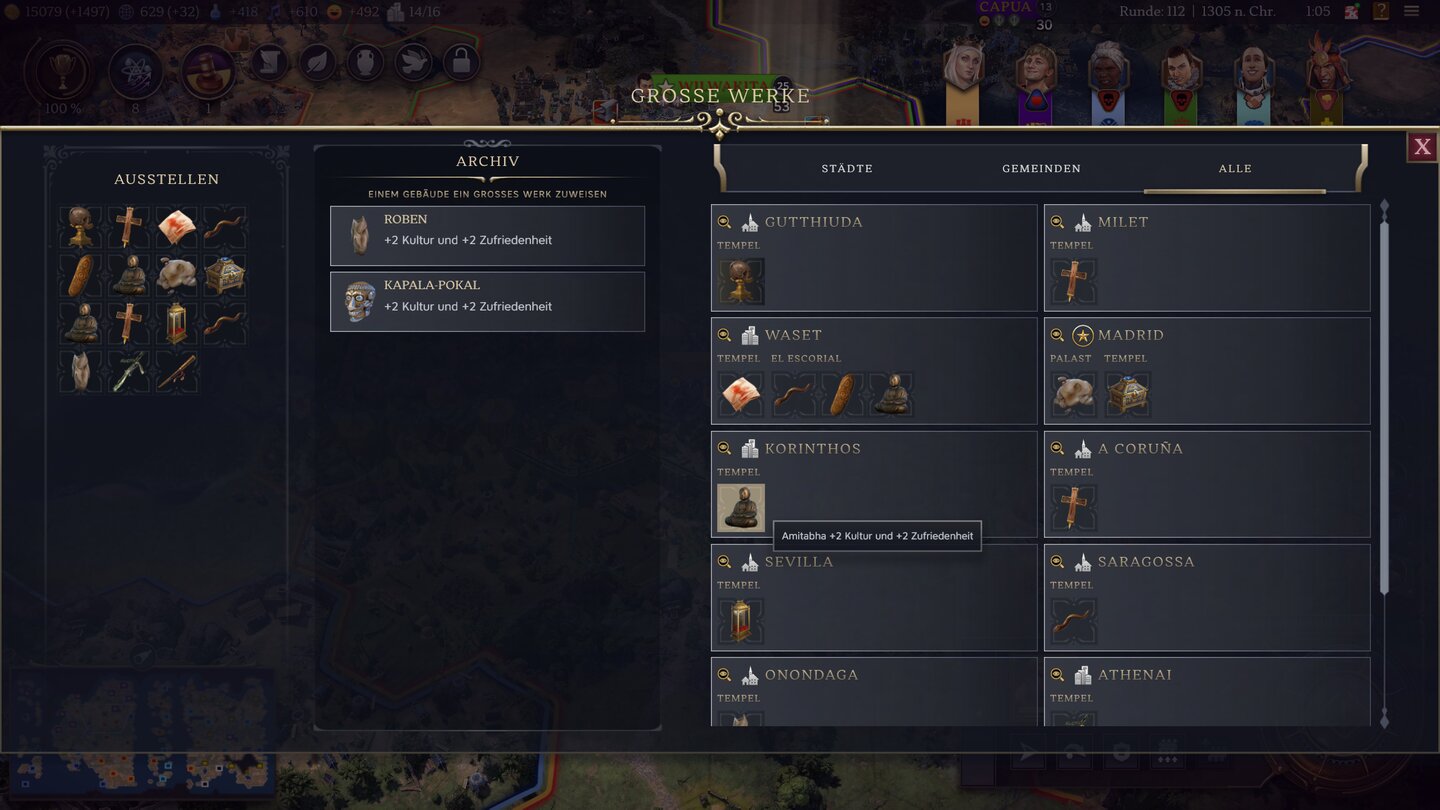Screen dimensions: 1440x810
Task: Click the Amitabha statue in Korinthos
Action: click(x=741, y=508)
